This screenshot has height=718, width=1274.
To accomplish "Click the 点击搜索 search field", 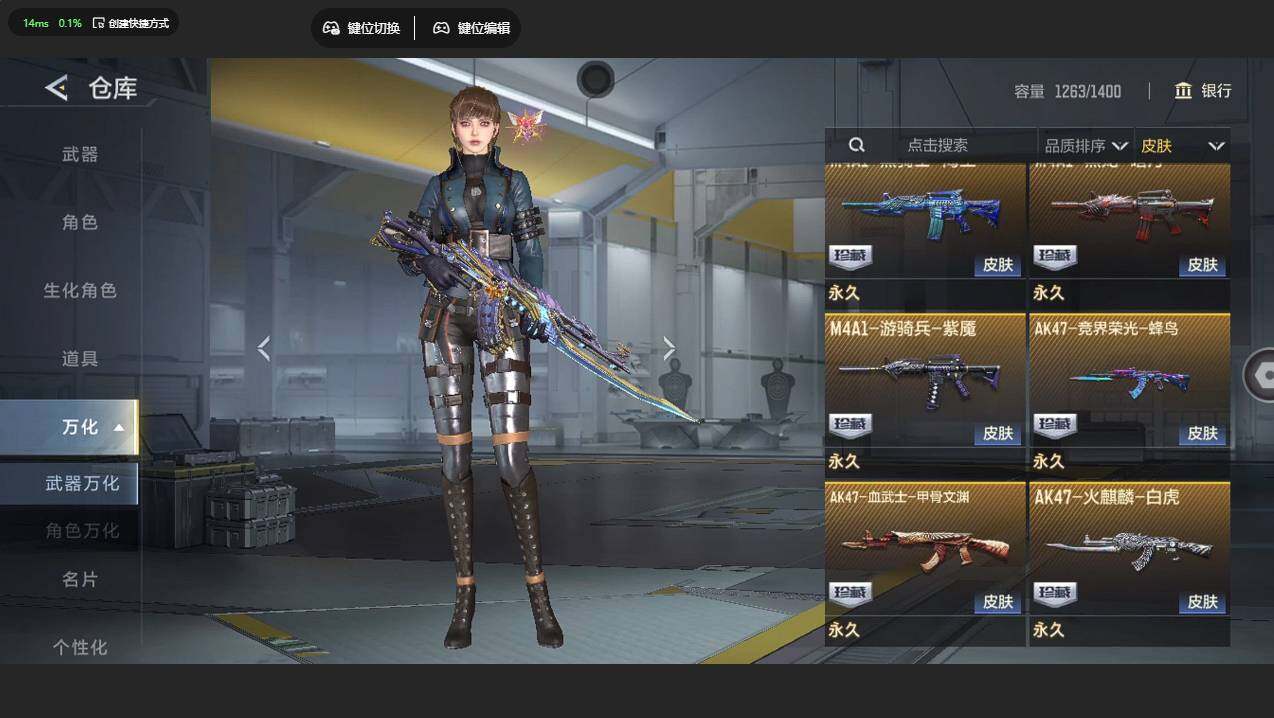I will [937, 145].
